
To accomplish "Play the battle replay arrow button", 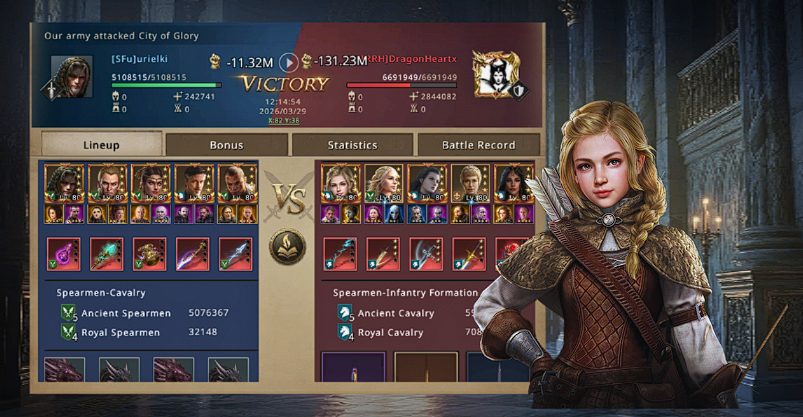I will (288, 62).
